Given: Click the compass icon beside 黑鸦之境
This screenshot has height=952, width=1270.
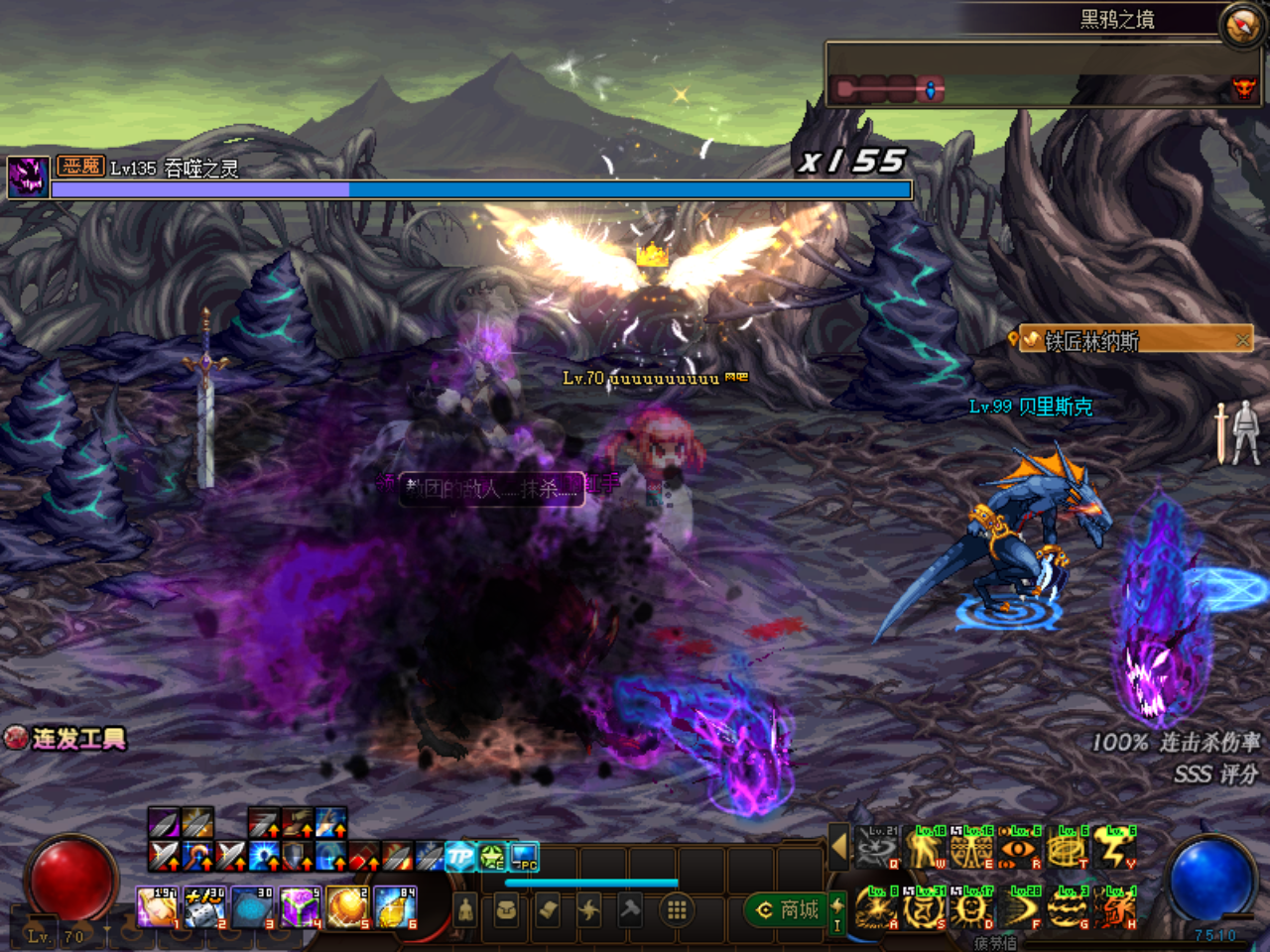Looking at the screenshot, I should (1241, 25).
